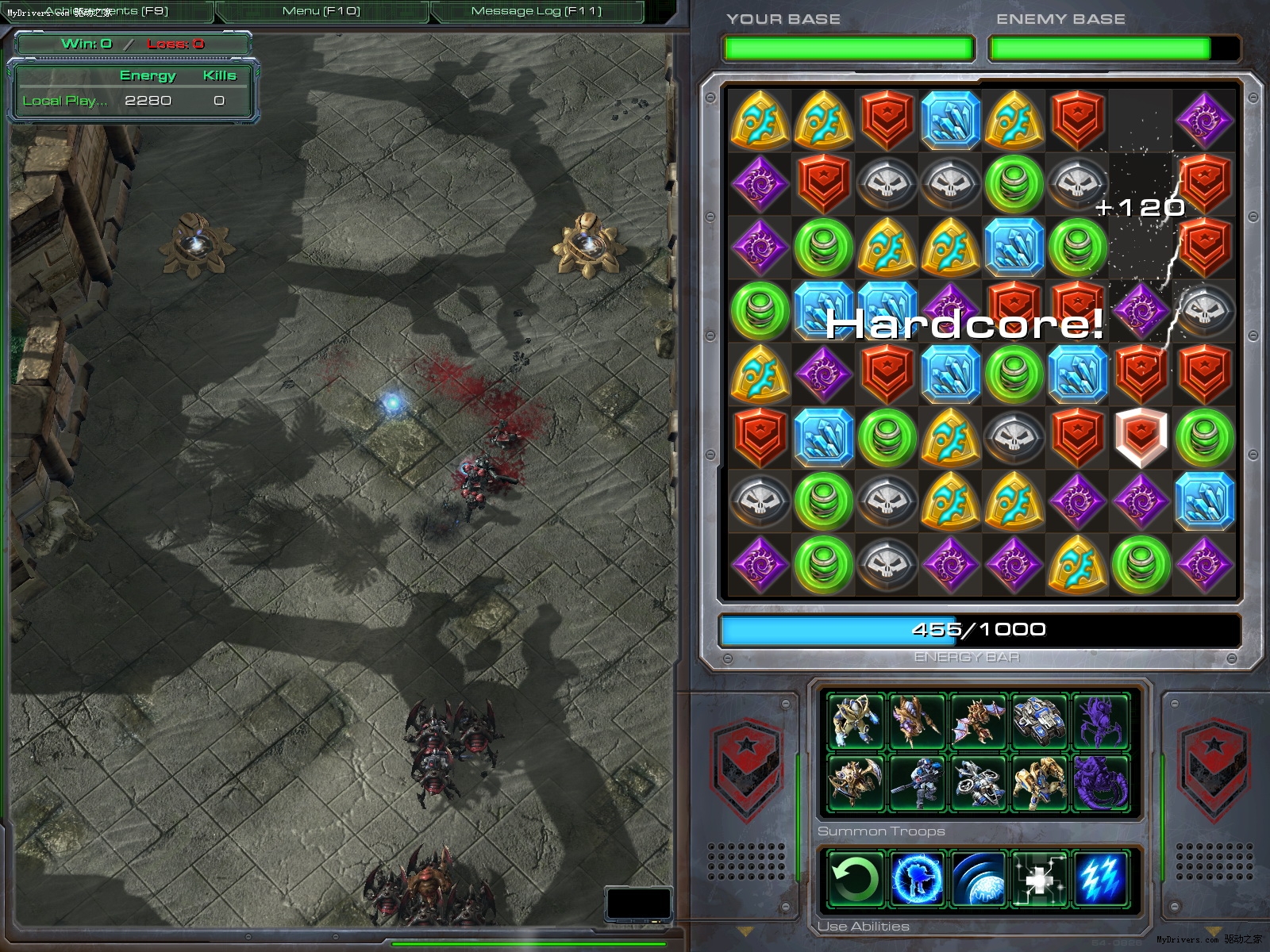Image resolution: width=1270 pixels, height=952 pixels.
Task: Open the Achievements panel
Action: tap(107, 11)
